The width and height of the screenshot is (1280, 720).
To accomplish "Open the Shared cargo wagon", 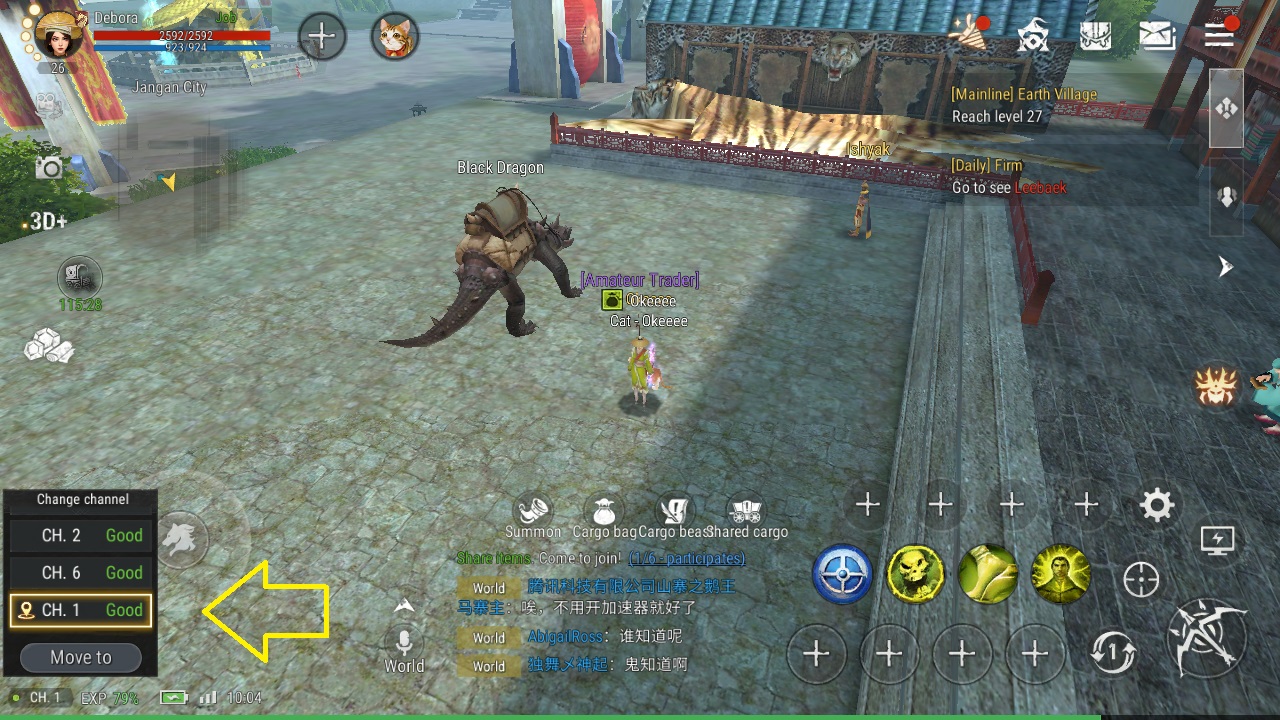I will (746, 512).
